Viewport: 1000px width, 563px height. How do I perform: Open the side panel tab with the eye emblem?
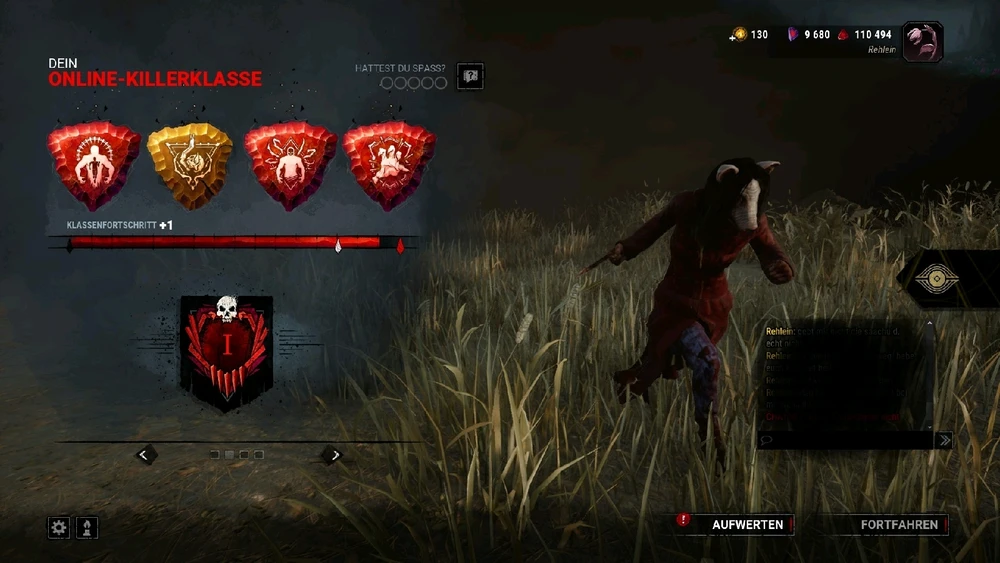[939, 279]
